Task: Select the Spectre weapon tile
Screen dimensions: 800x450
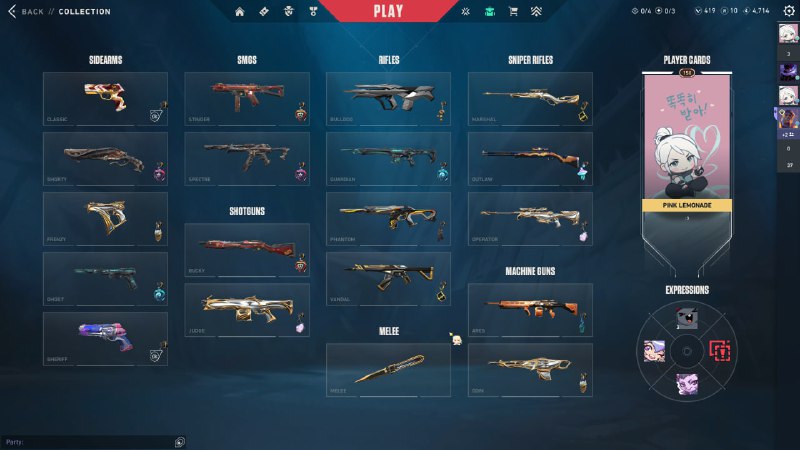Action: (246, 158)
